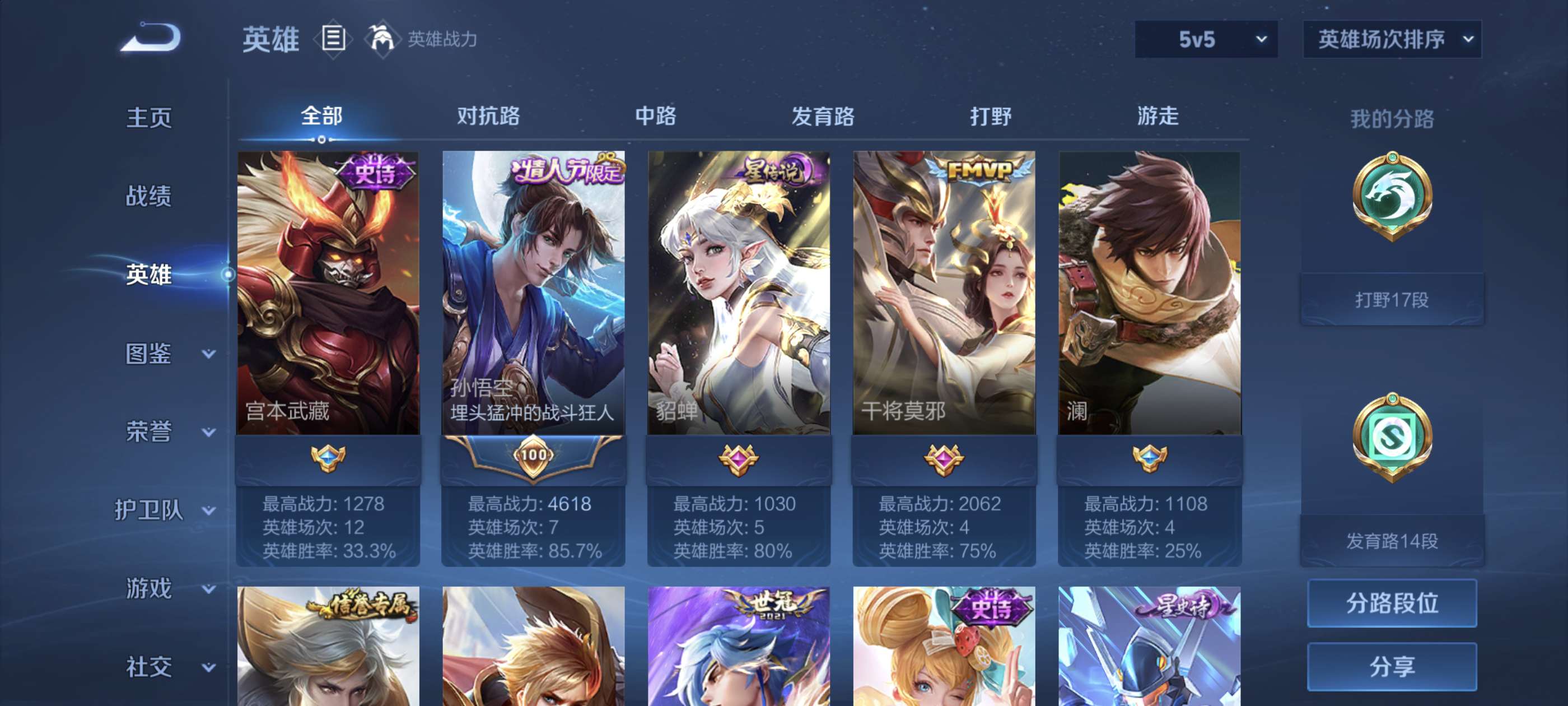This screenshot has width=1568, height=706.
Task: Select 主页 in the left sidebar menu
Action: click(x=147, y=118)
